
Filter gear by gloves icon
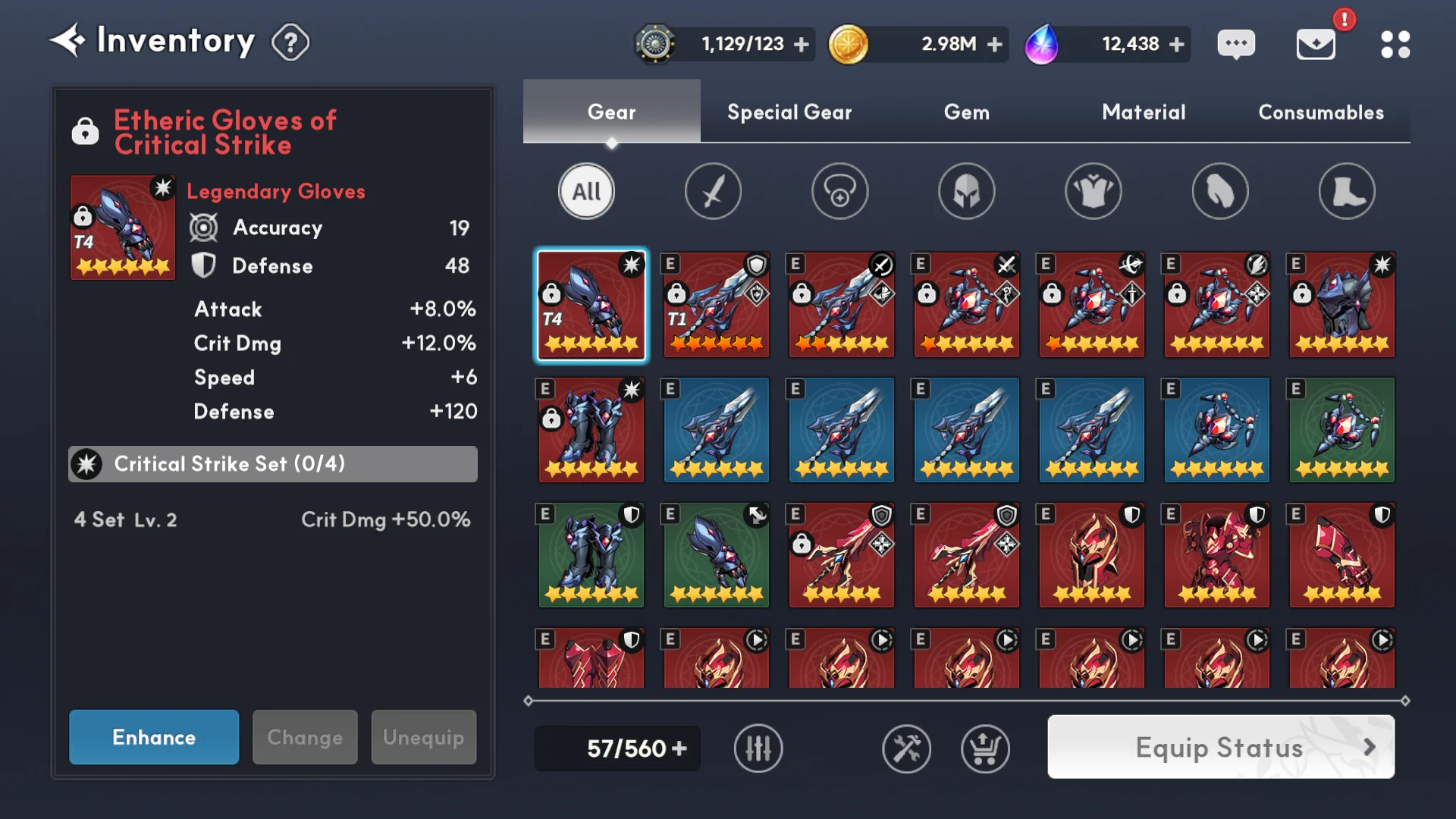1219,191
